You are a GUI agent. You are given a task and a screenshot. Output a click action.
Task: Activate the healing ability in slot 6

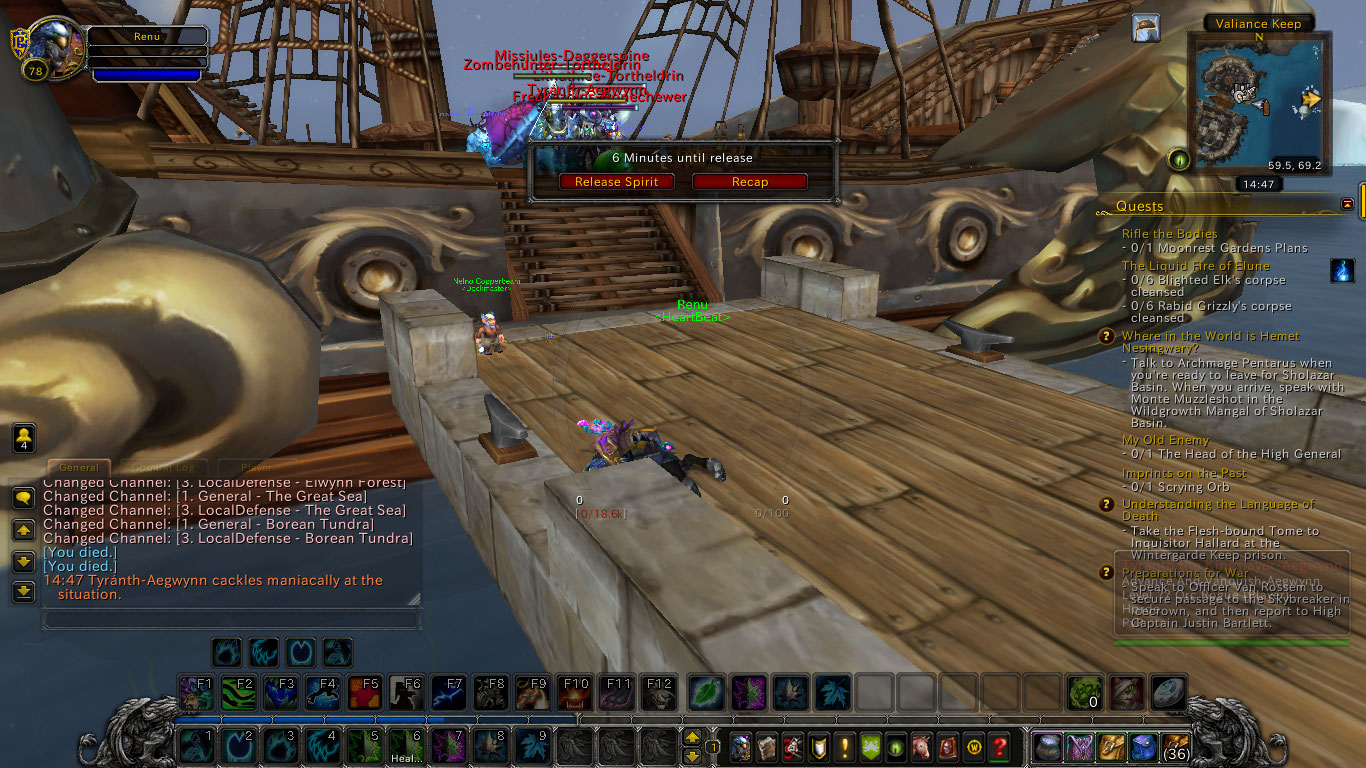click(405, 746)
